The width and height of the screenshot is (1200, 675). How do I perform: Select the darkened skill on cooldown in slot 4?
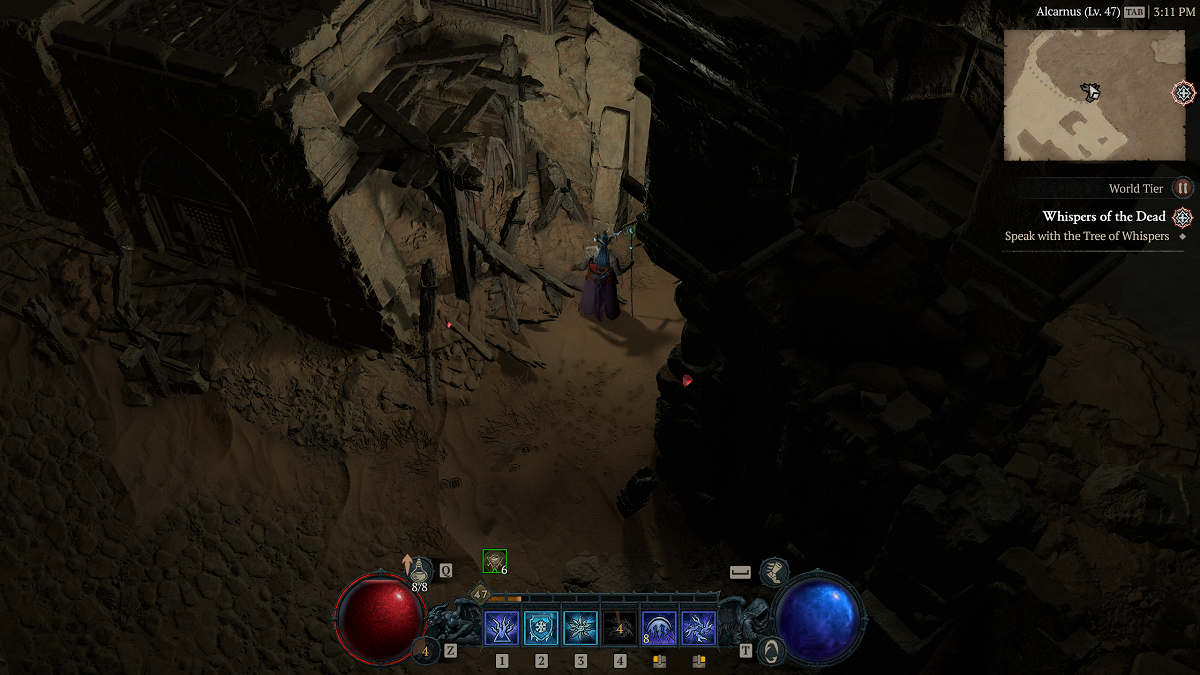point(620,629)
